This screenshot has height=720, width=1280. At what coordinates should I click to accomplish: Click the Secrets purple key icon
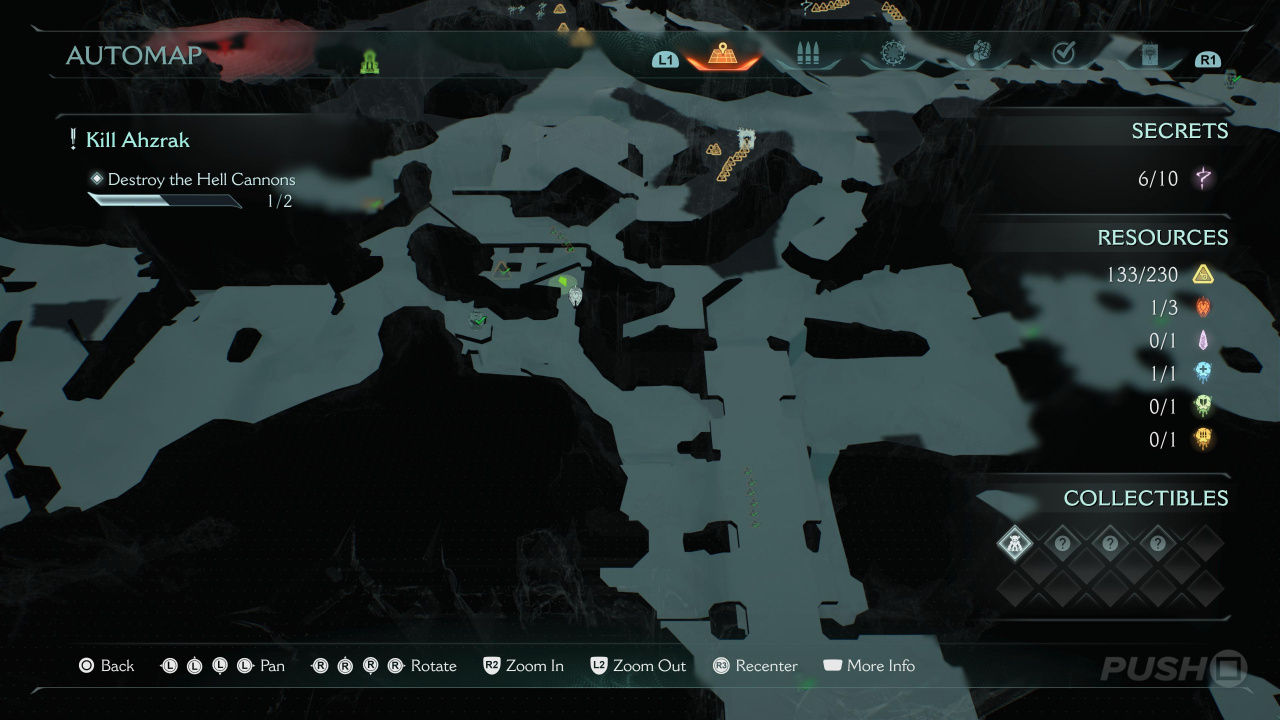1203,179
